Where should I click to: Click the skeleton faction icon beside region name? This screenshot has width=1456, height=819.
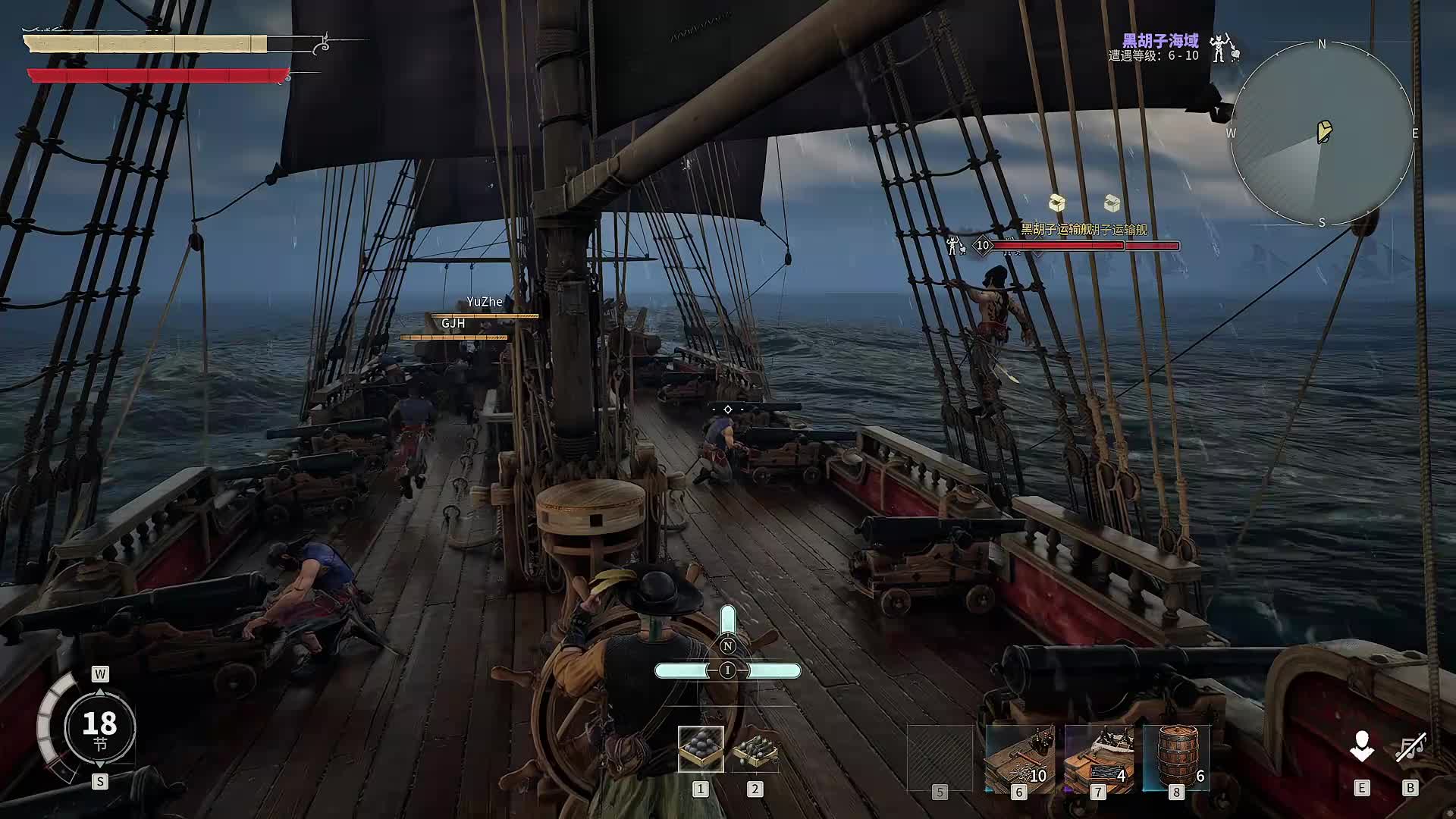click(x=1222, y=48)
